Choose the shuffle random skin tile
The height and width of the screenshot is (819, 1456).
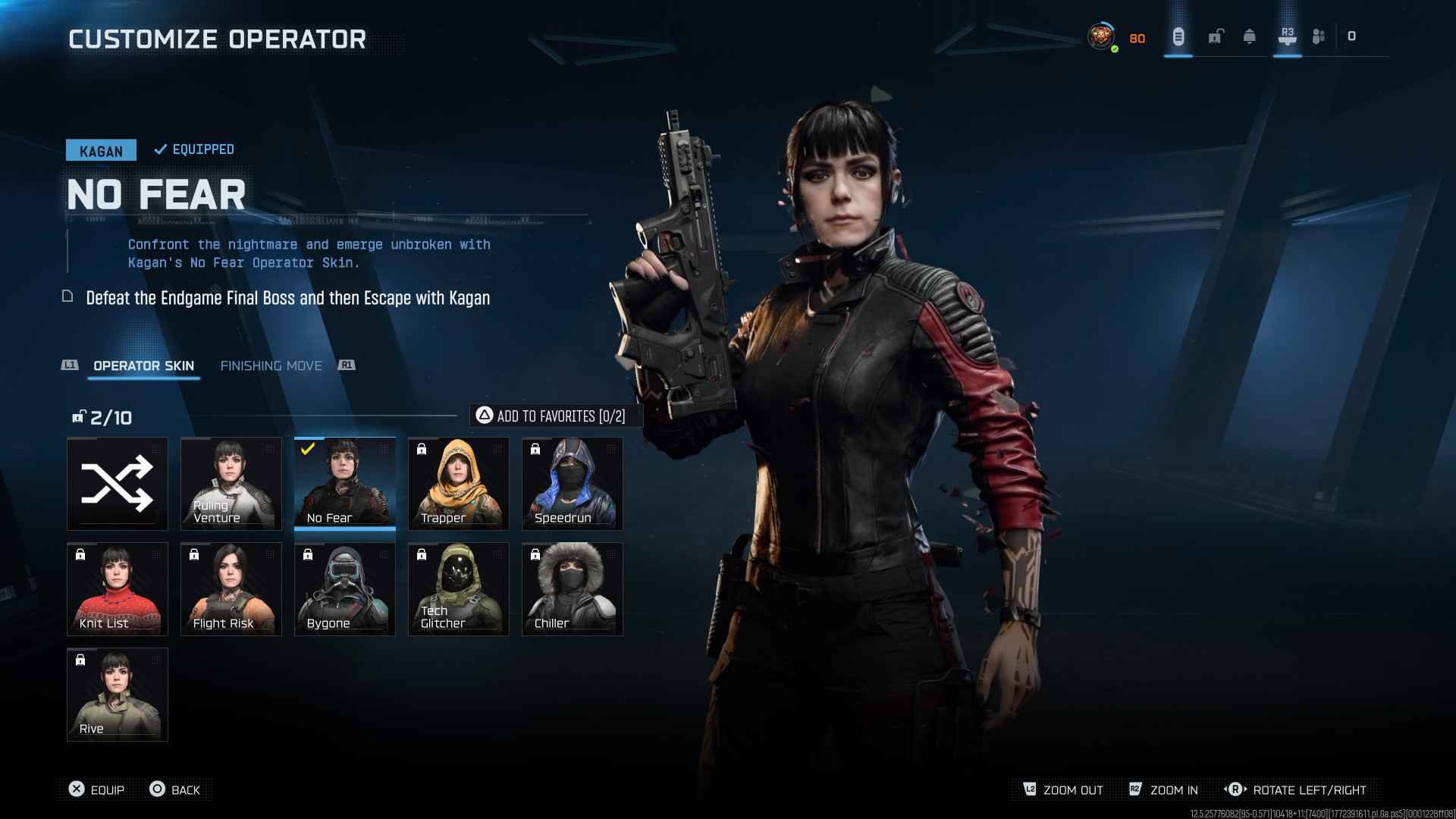click(118, 484)
